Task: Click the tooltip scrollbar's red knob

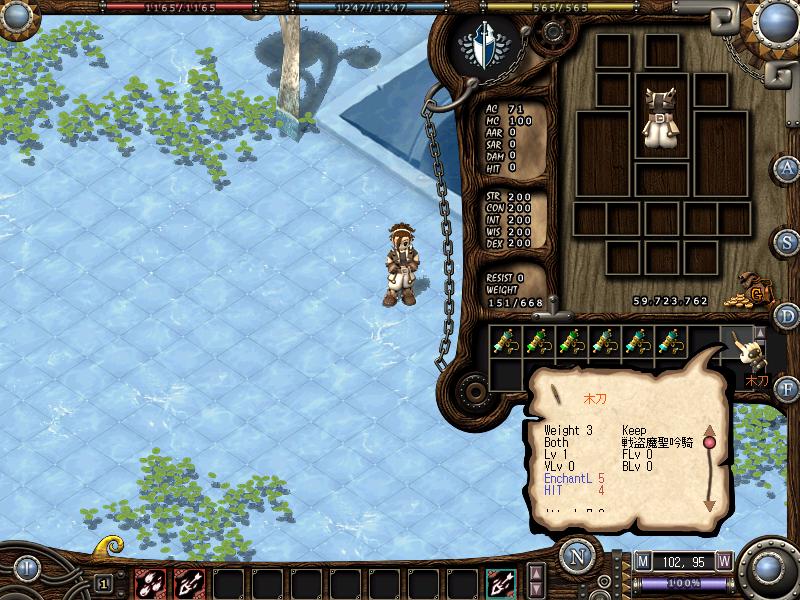Action: [710, 441]
